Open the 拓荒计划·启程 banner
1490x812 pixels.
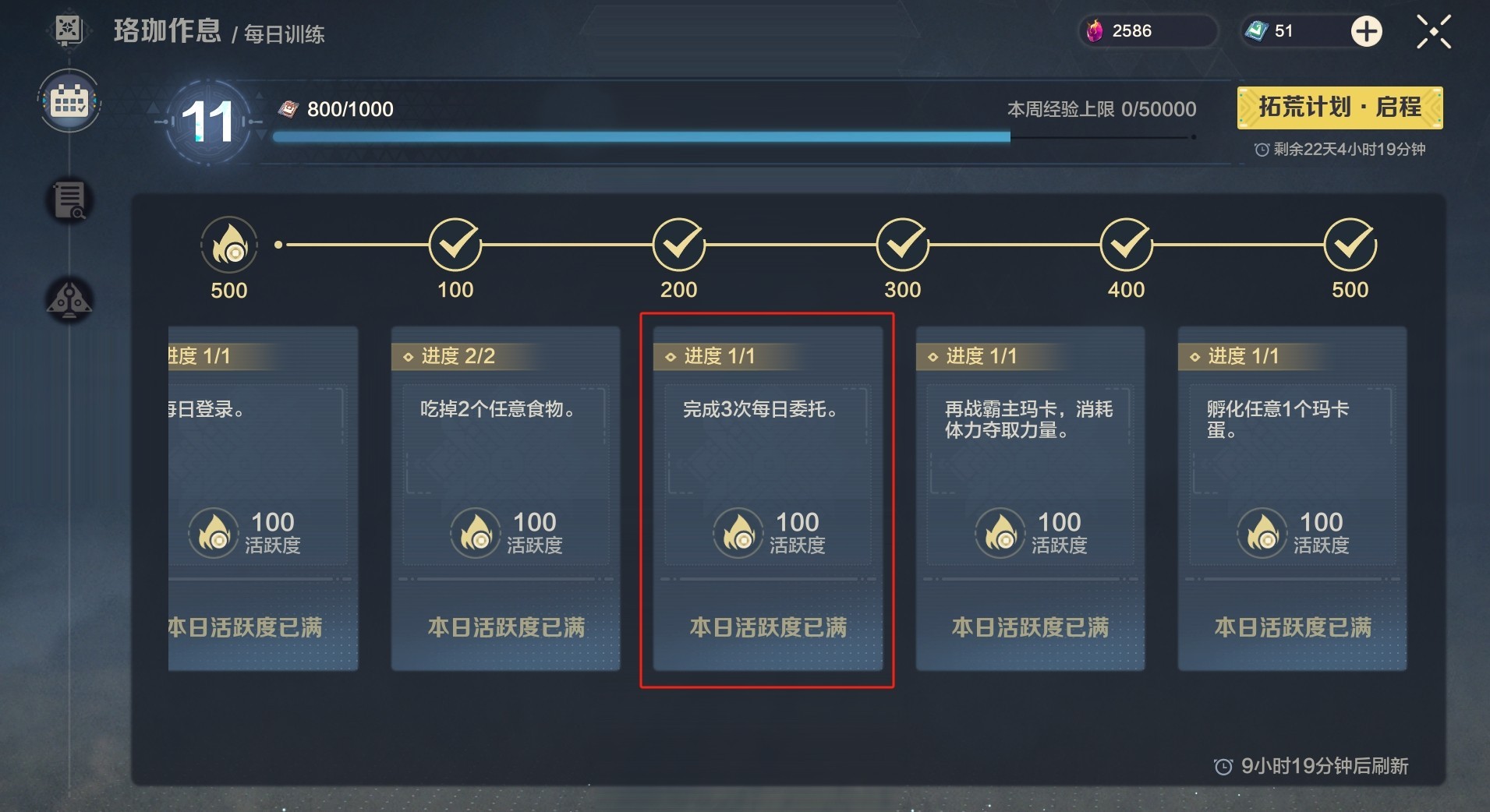tap(1339, 108)
